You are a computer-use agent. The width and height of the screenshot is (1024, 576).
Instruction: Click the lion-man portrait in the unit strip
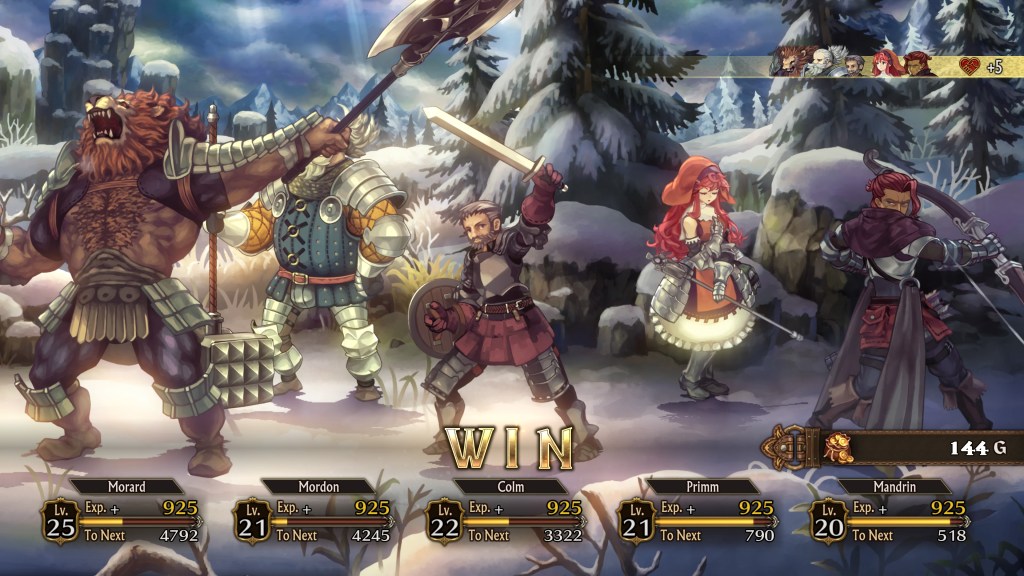point(788,64)
